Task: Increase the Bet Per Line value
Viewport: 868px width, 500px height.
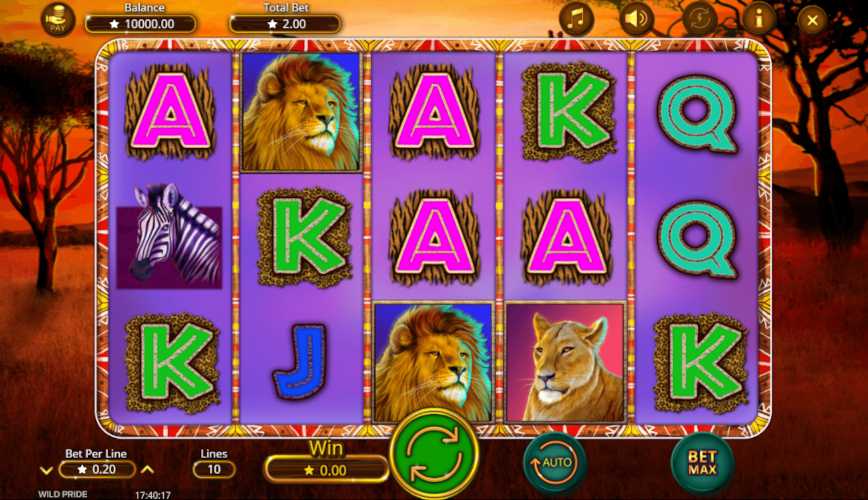Action: pyautogui.click(x=147, y=469)
